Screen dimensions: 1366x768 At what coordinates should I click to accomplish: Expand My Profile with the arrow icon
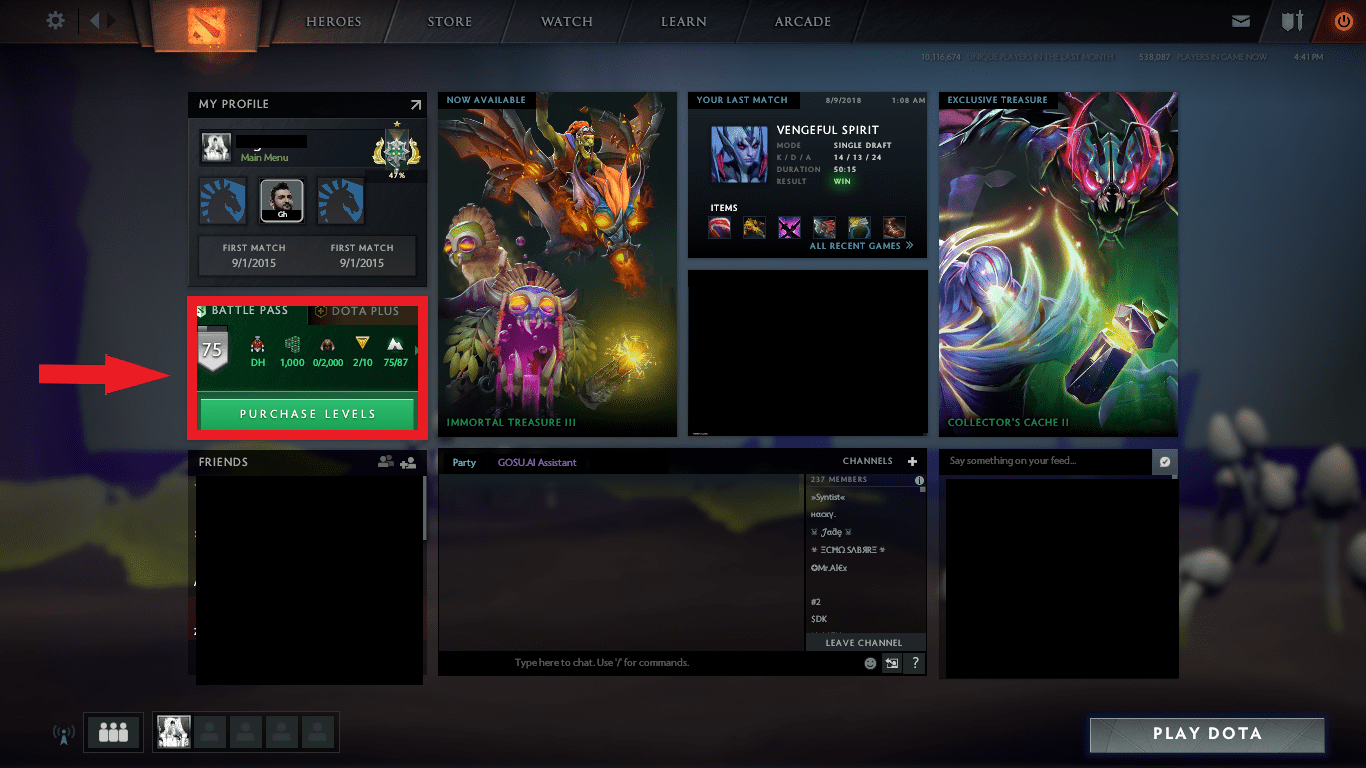tap(415, 104)
